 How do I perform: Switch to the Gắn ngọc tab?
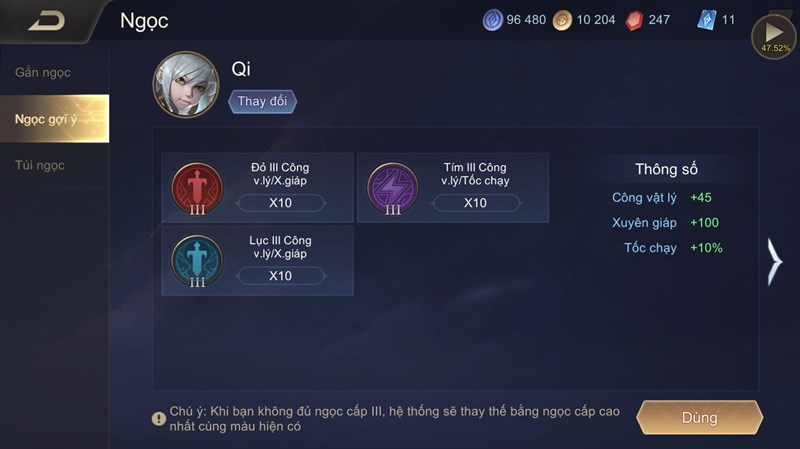43,73
